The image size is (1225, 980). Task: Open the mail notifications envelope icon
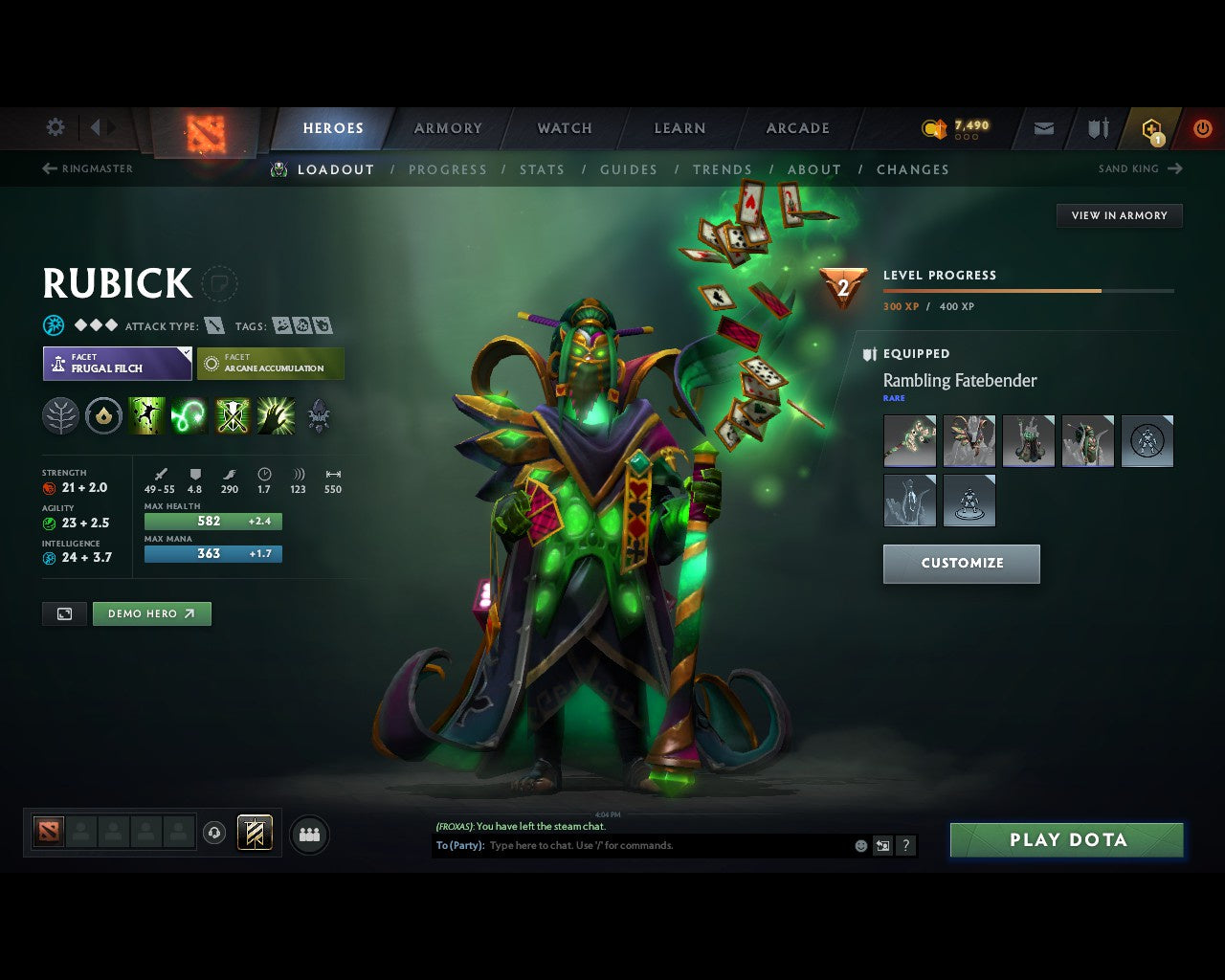point(1042,127)
